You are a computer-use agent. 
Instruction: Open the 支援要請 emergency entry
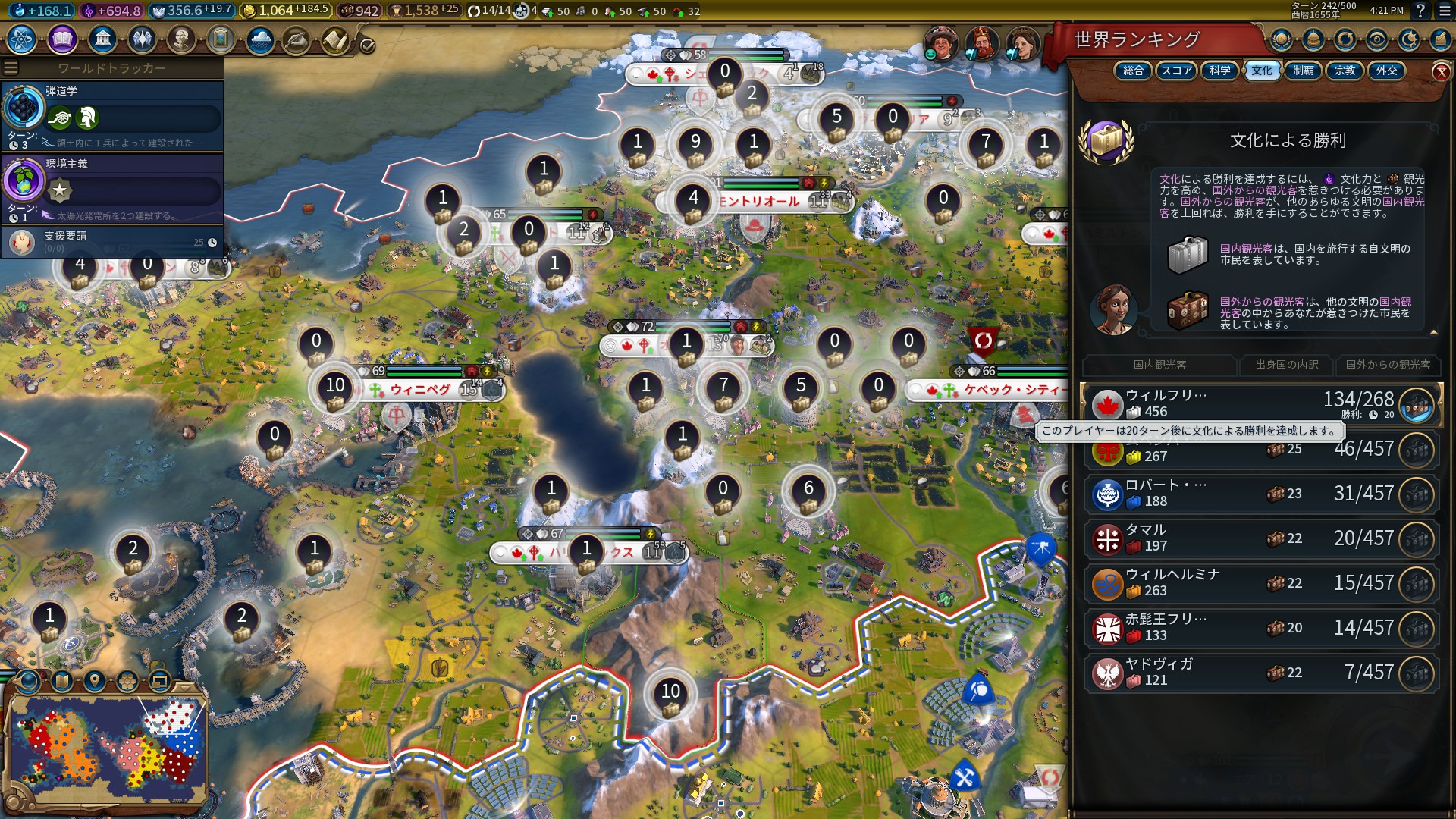pyautogui.click(x=112, y=242)
